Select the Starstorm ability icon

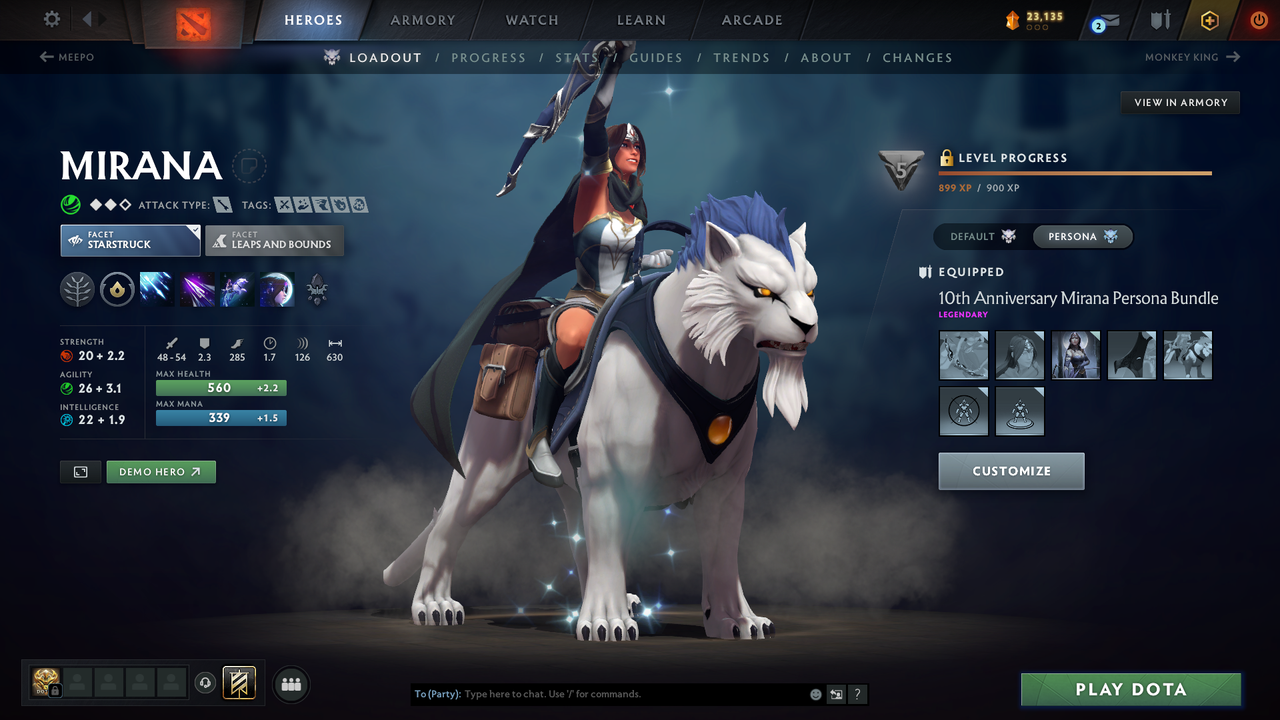156,289
